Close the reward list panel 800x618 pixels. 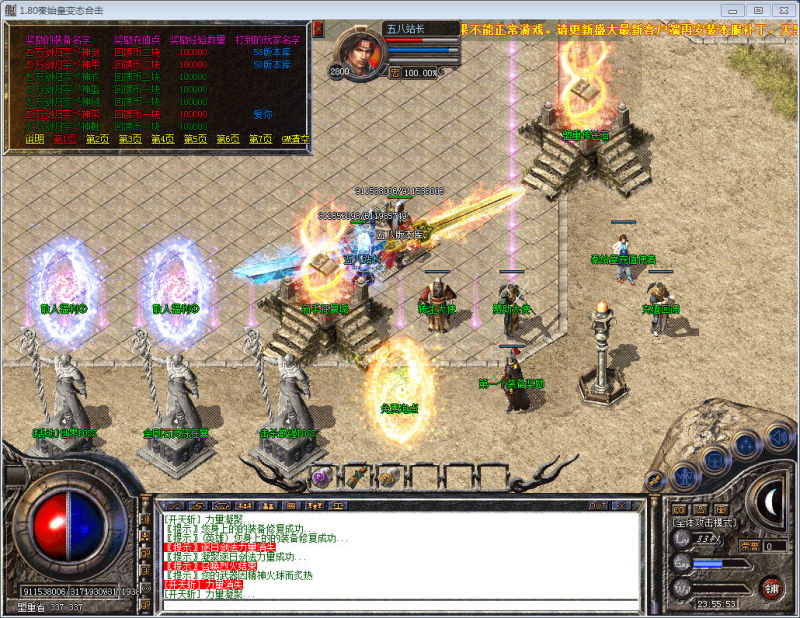(318, 30)
